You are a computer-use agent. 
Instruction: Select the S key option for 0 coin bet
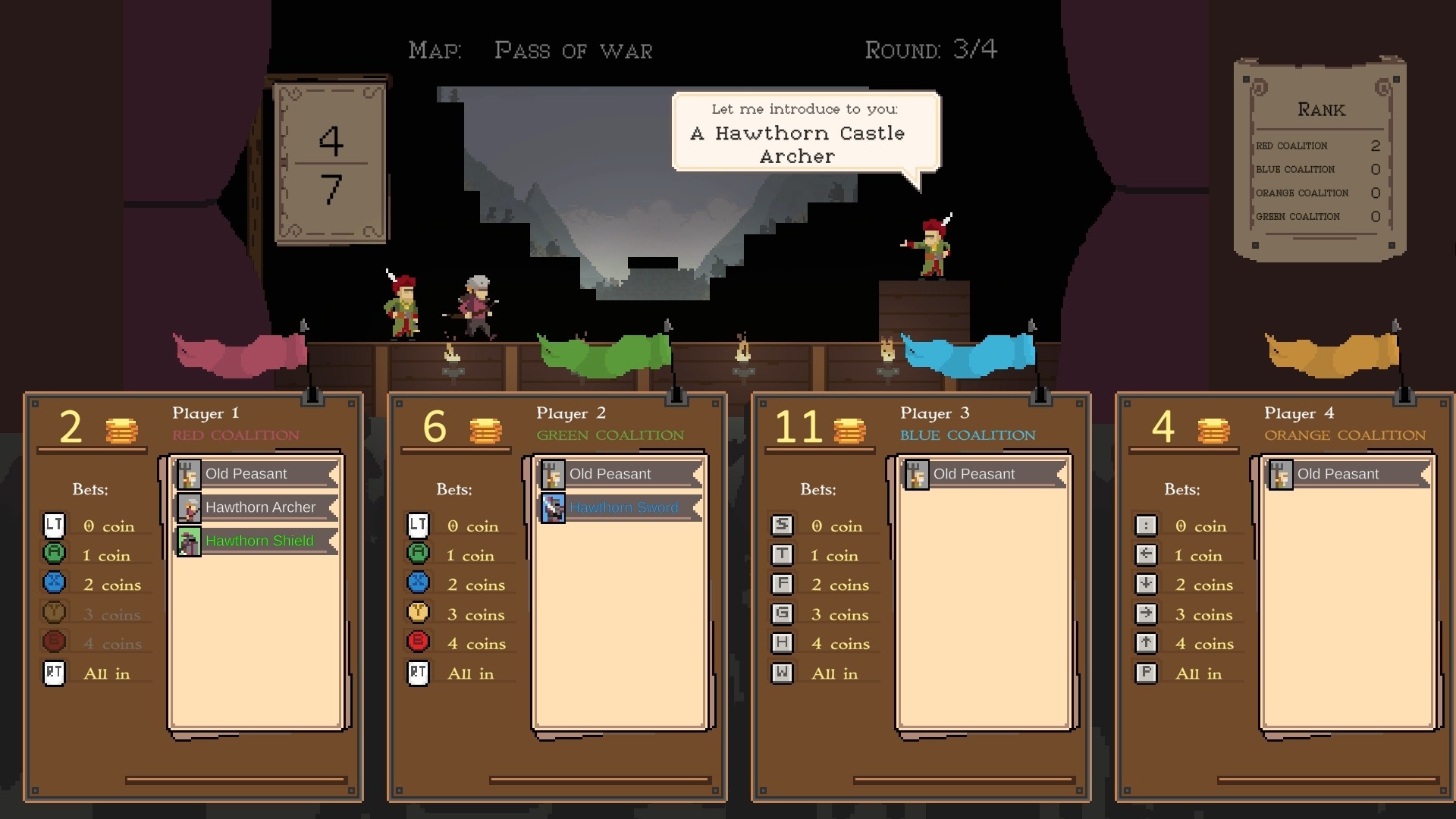tap(782, 525)
